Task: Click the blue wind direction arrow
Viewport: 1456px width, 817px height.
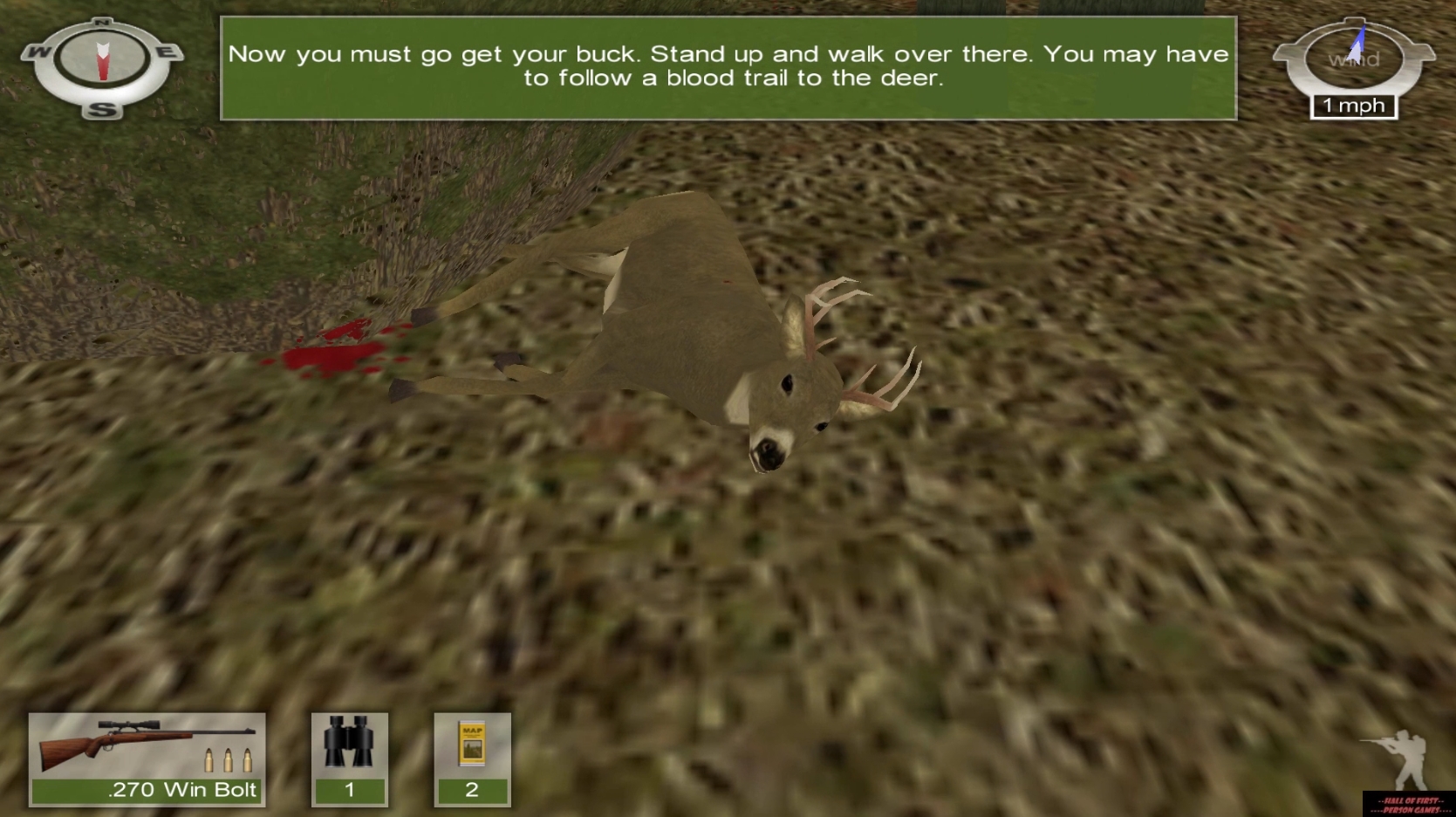Action: point(1357,39)
